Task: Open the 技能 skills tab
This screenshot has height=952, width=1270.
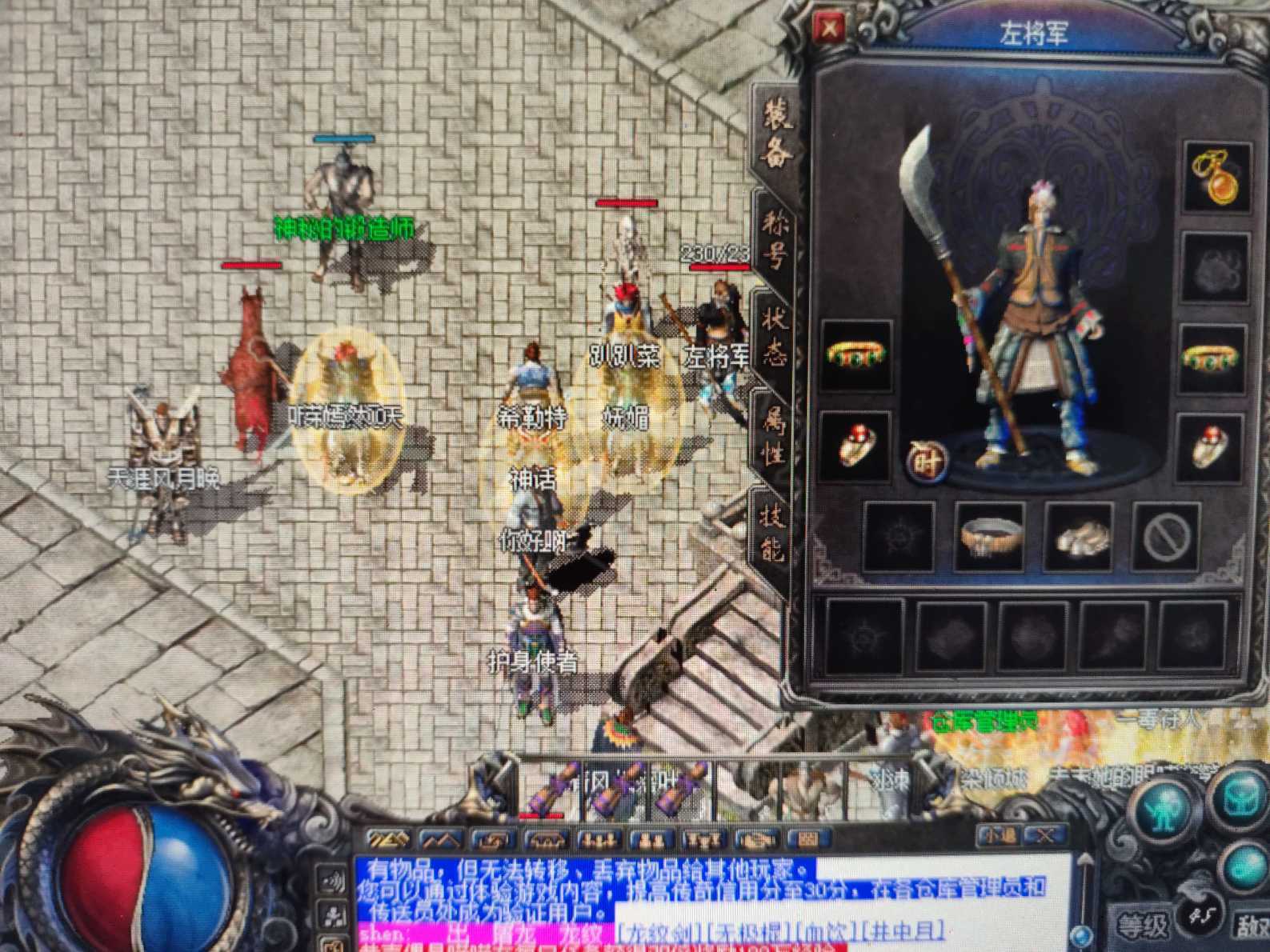Action: pos(771,534)
